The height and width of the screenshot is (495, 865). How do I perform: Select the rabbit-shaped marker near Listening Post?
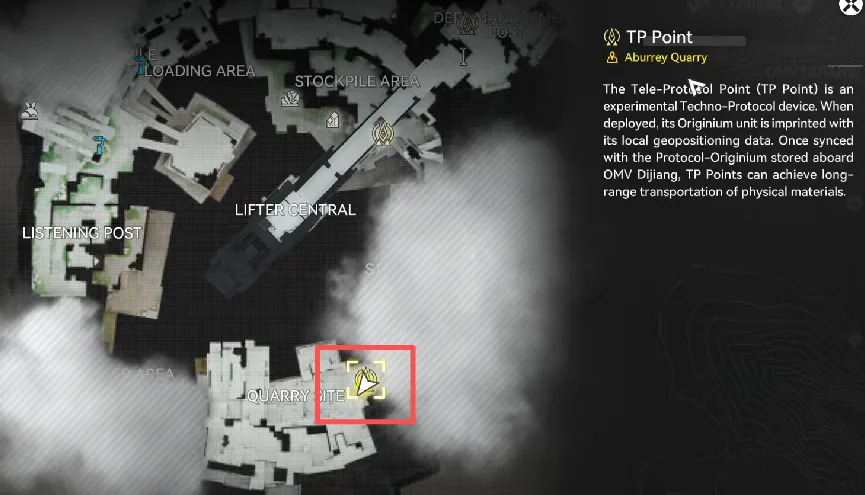click(x=30, y=110)
